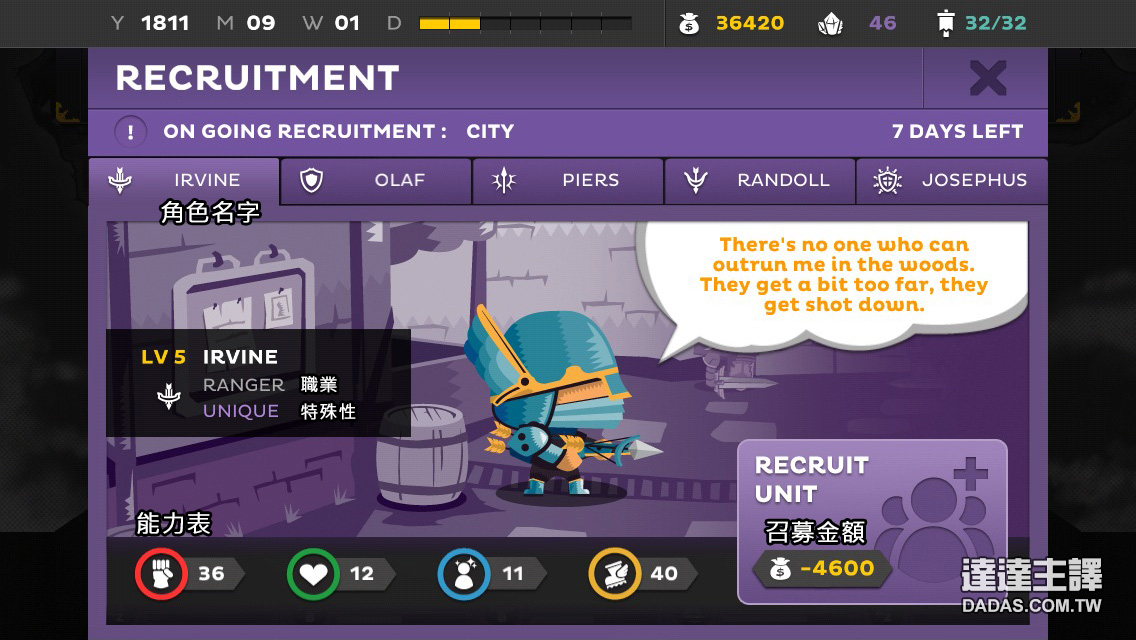Open the Piers recruit tab
The image size is (1136, 640).
[x=568, y=181]
